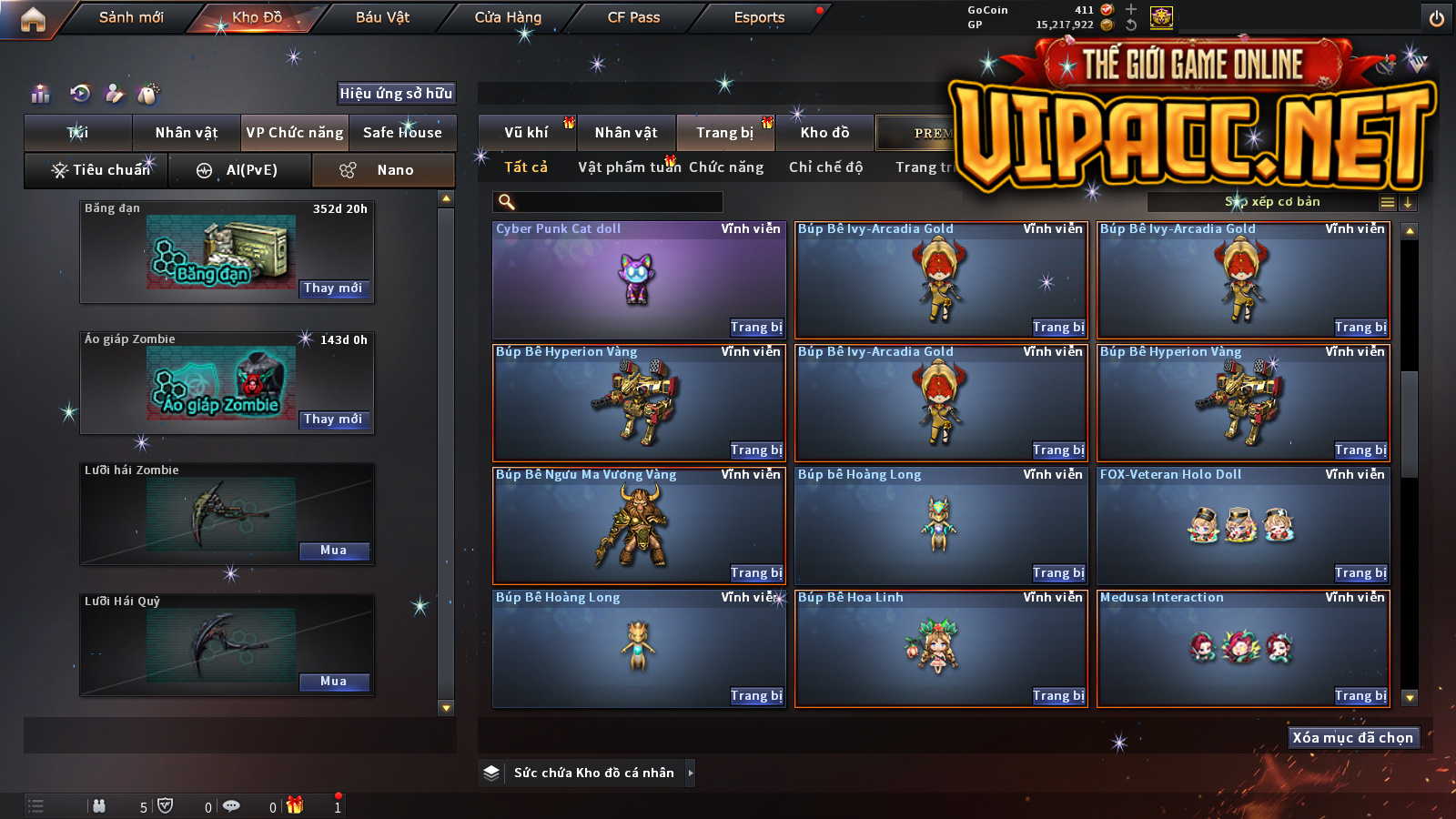The image size is (1456, 819).
Task: Select the Nhân vật tab beside VP Chức năng
Action: click(187, 133)
